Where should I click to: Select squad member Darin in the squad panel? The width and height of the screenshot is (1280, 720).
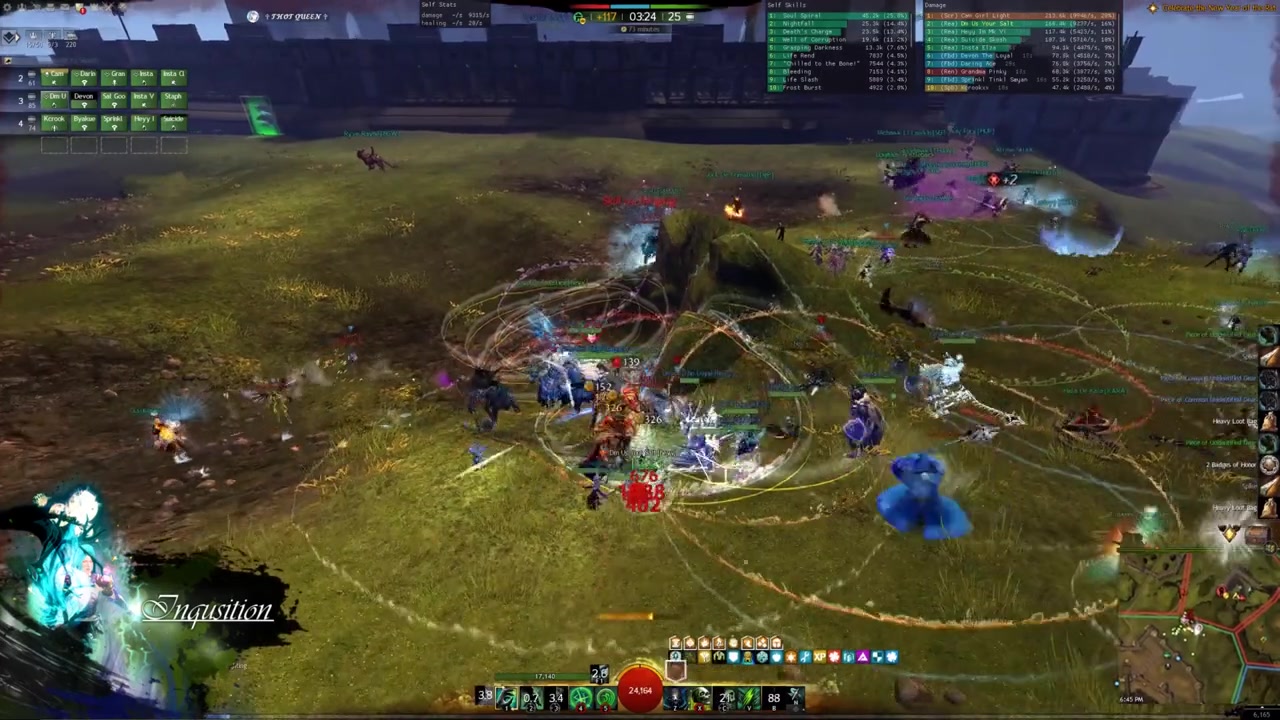[x=85, y=76]
